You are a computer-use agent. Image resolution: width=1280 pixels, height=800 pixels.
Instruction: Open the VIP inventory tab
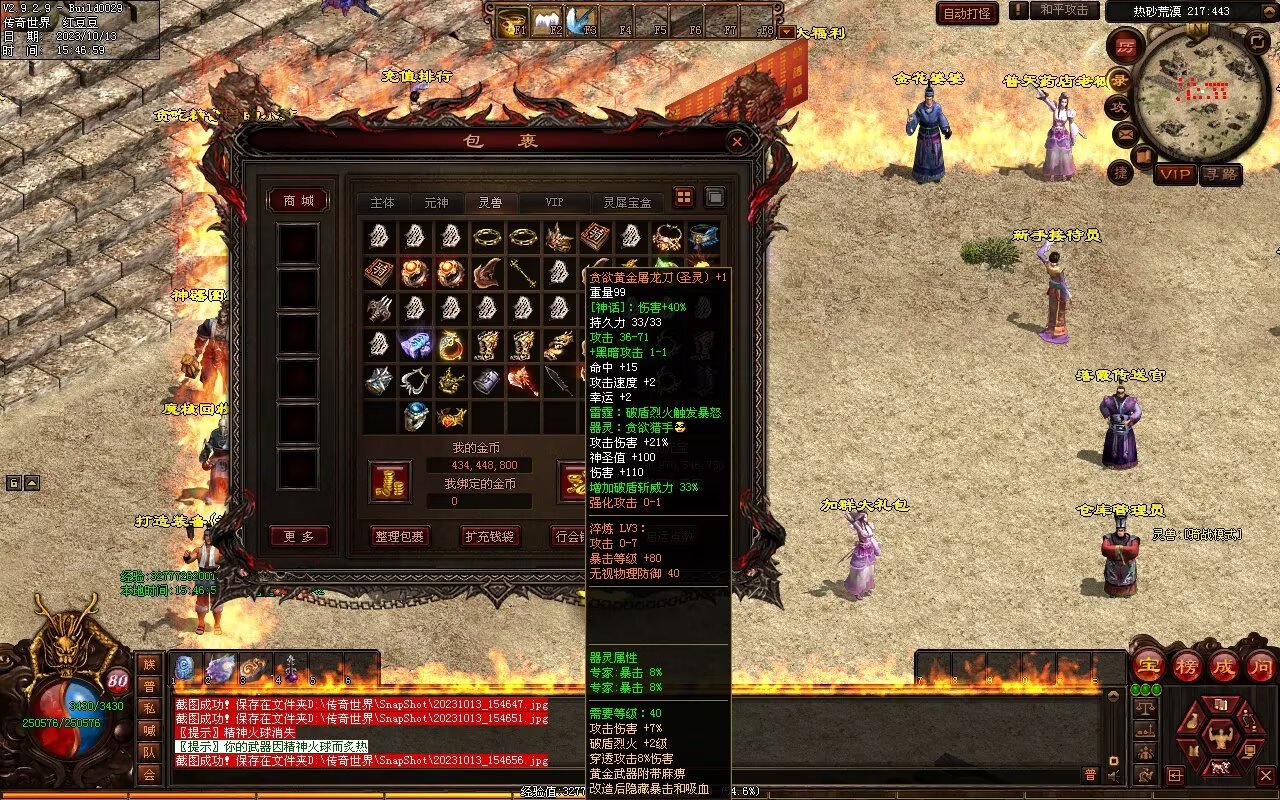(554, 203)
